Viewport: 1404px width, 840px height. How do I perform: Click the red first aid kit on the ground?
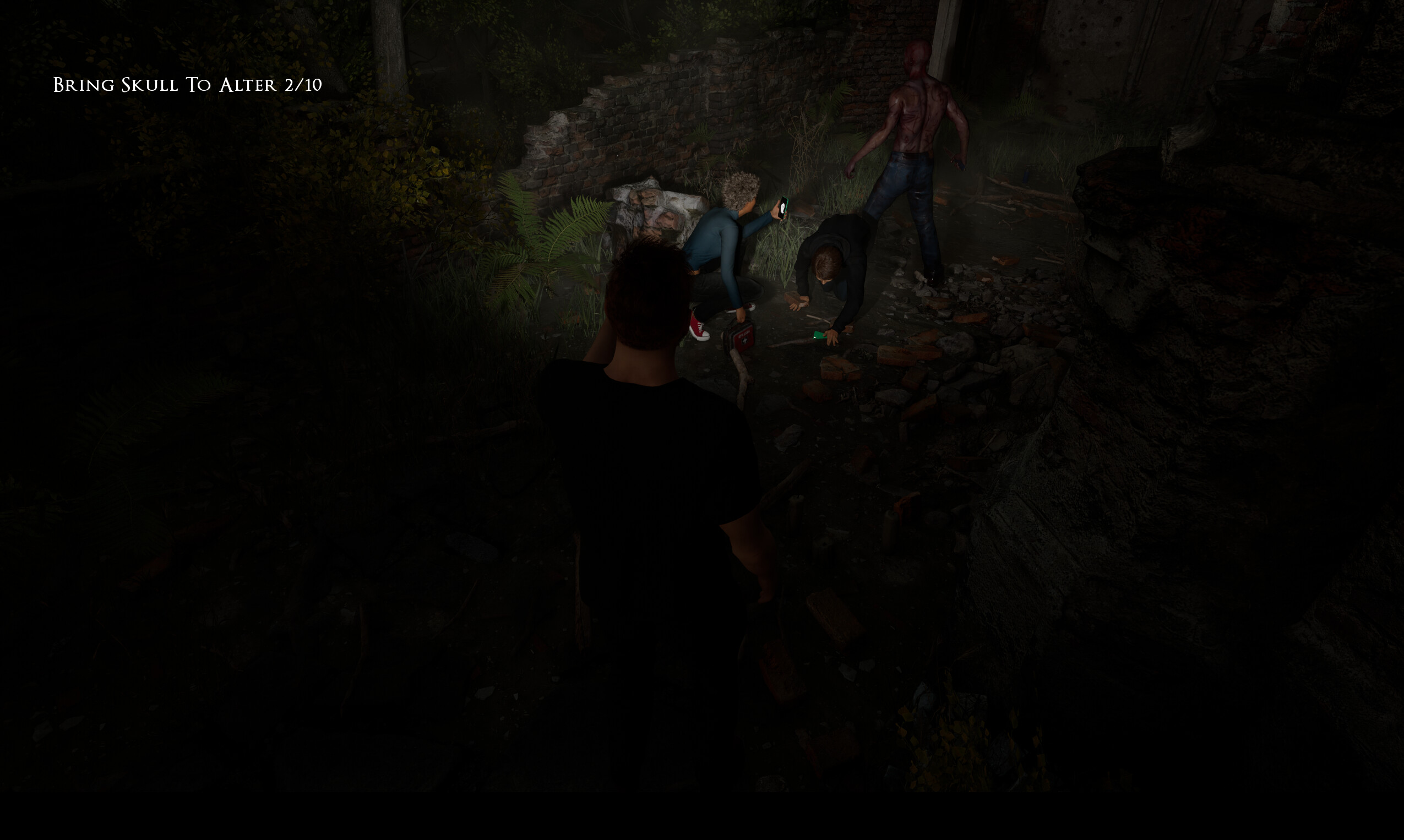[x=740, y=338]
